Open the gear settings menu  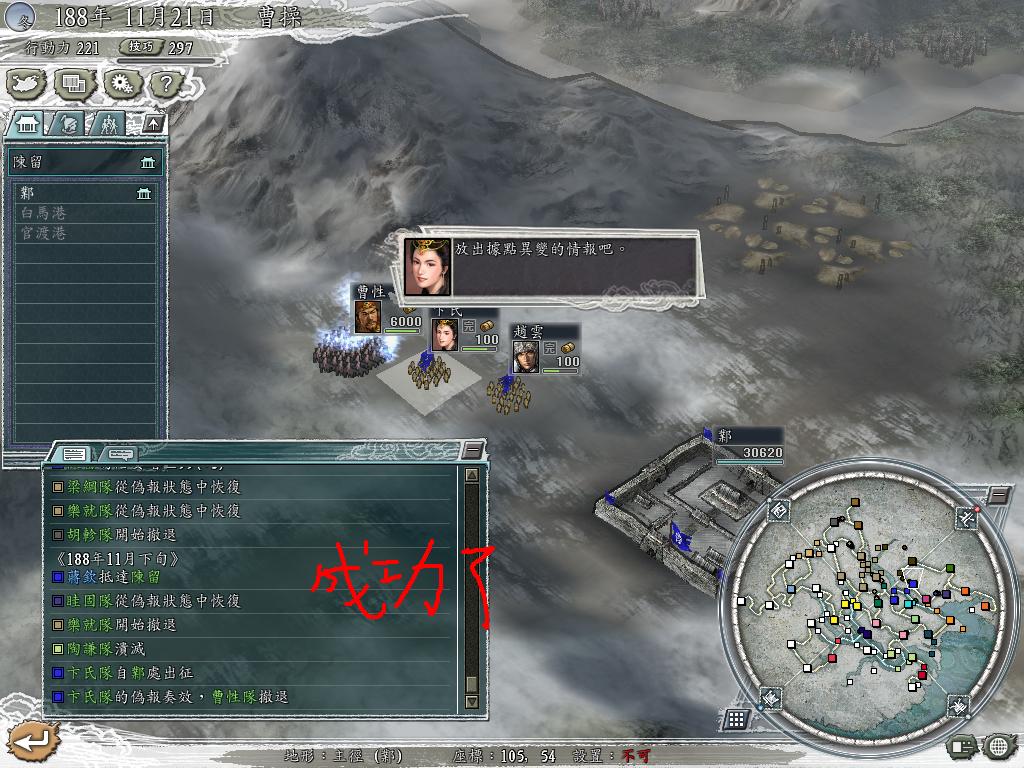click(x=119, y=84)
